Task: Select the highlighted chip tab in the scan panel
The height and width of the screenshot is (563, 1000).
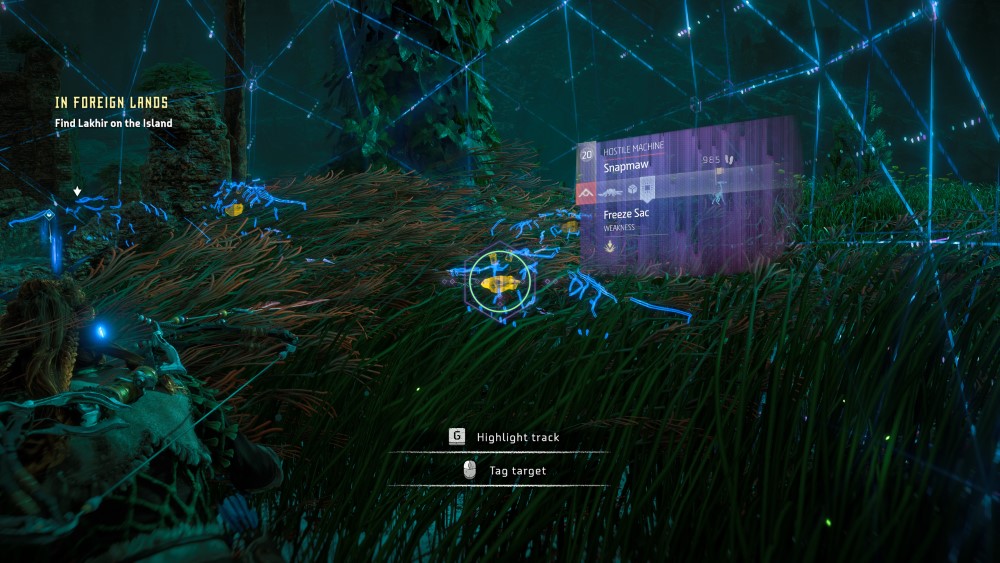Action: click(x=648, y=189)
